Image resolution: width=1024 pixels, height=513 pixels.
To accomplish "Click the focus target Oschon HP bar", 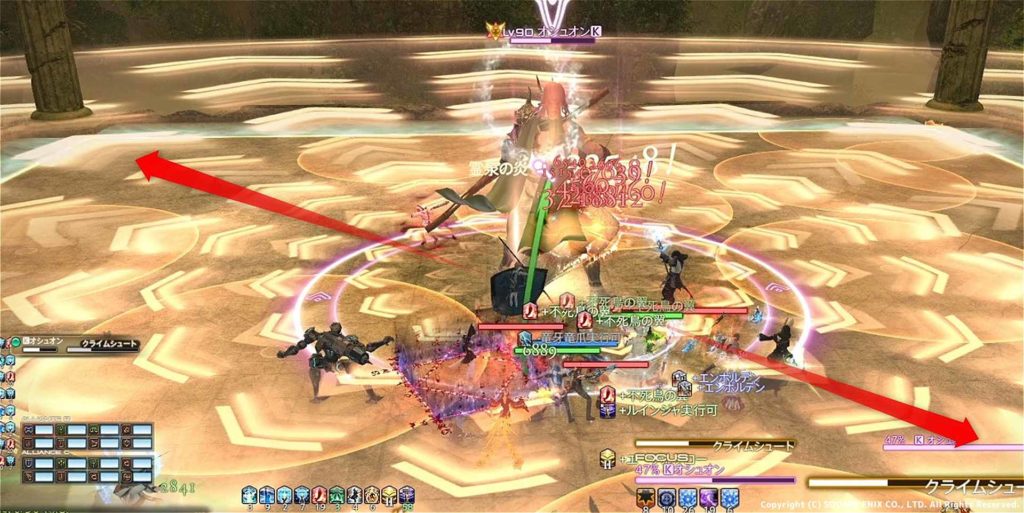I will coord(714,480).
